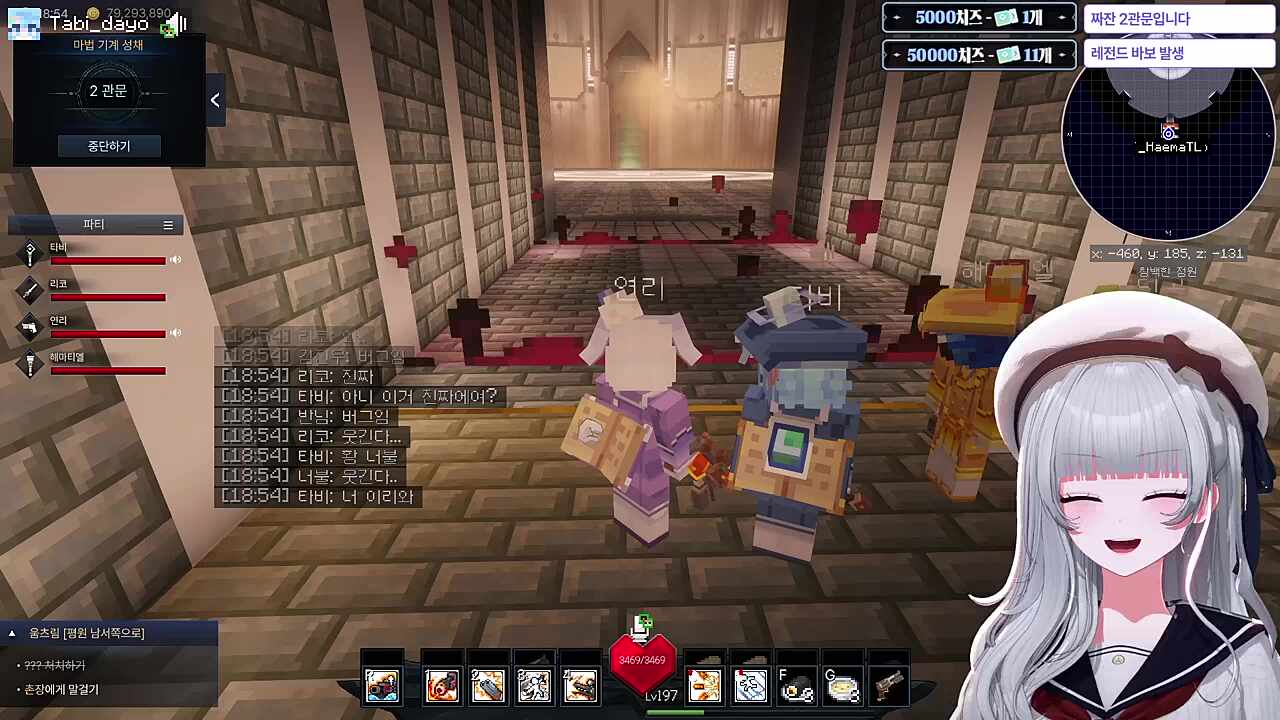
Task: Click 리코's rifle class icon in the party panel
Action: (29, 289)
